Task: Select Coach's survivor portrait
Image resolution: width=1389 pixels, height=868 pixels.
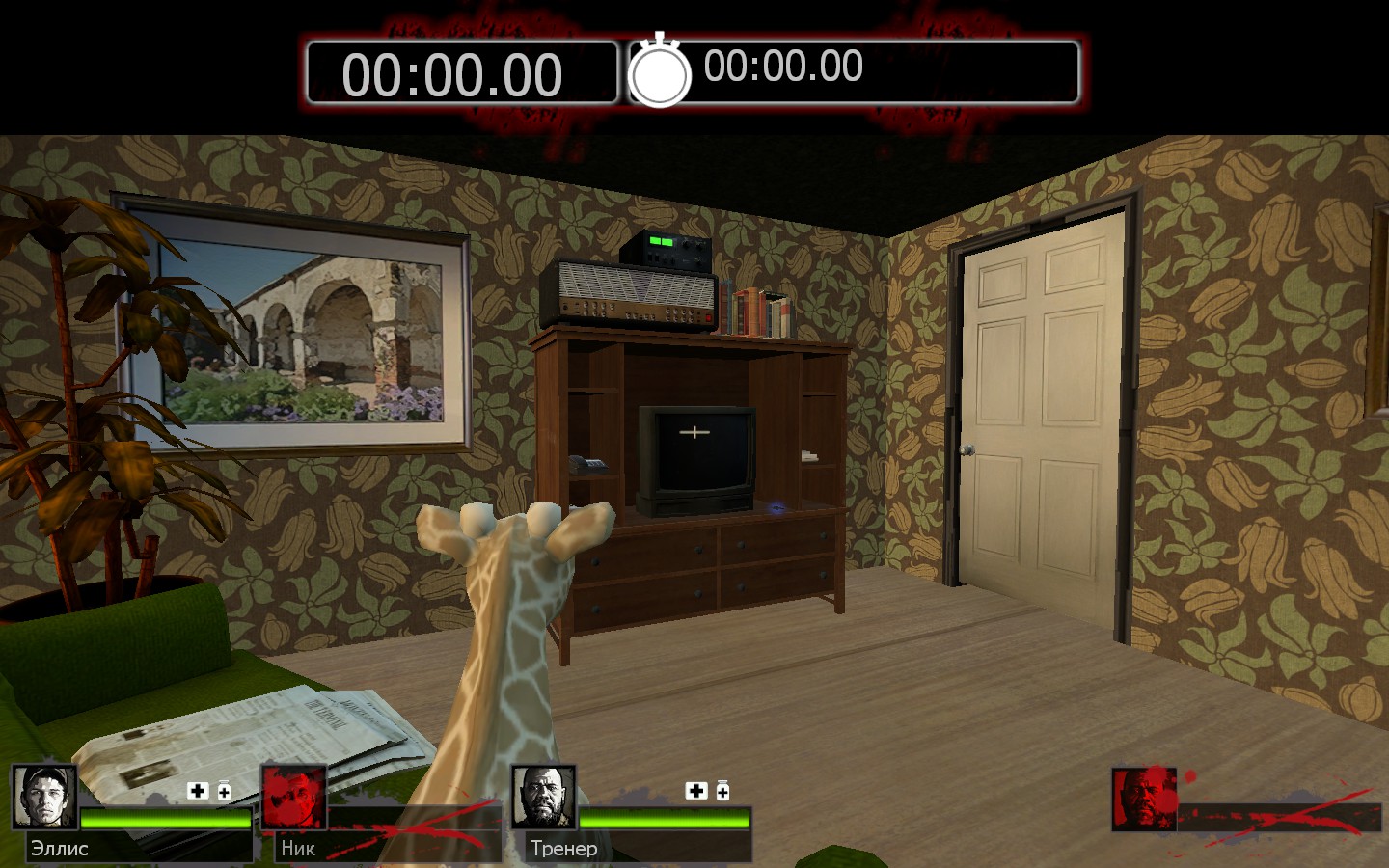Action: (x=543, y=798)
